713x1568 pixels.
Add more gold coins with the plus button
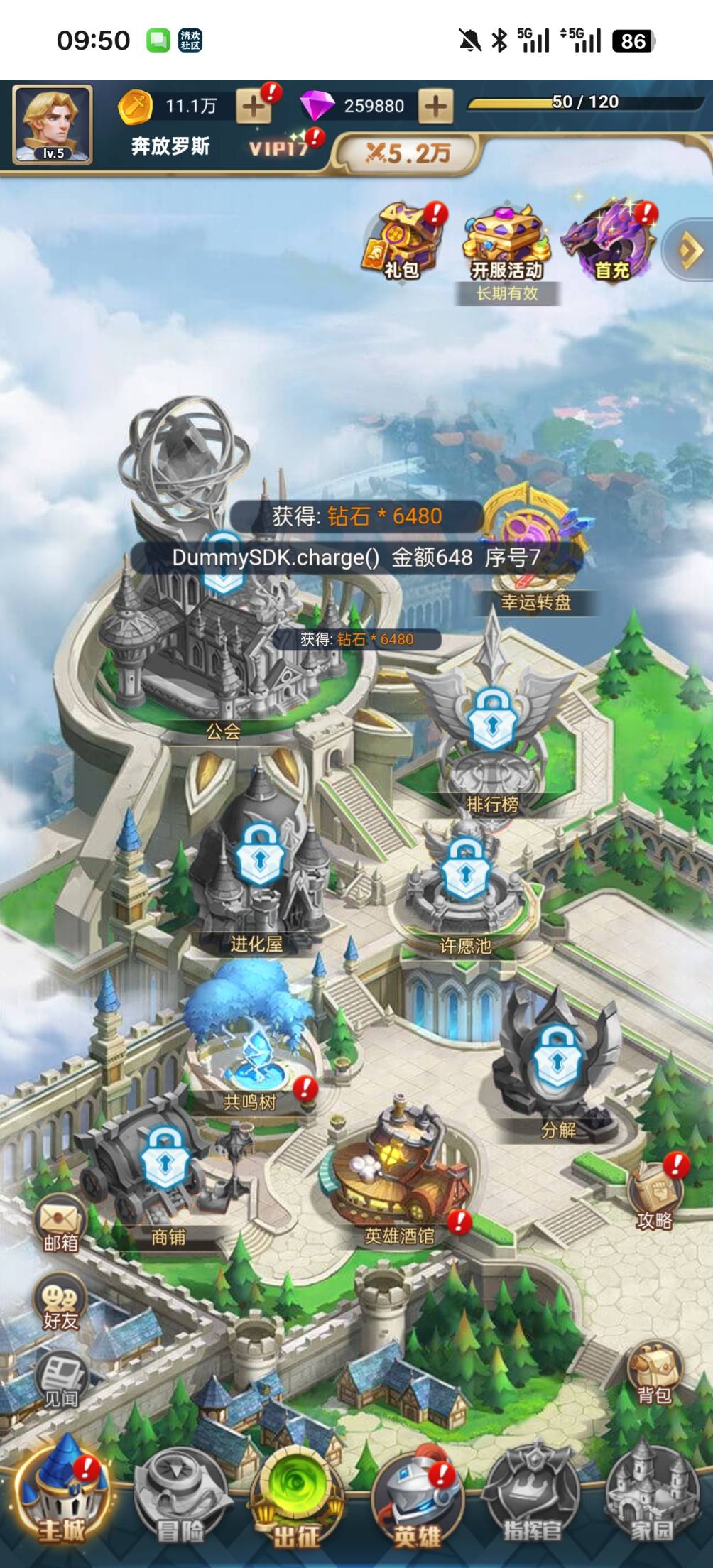point(254,107)
